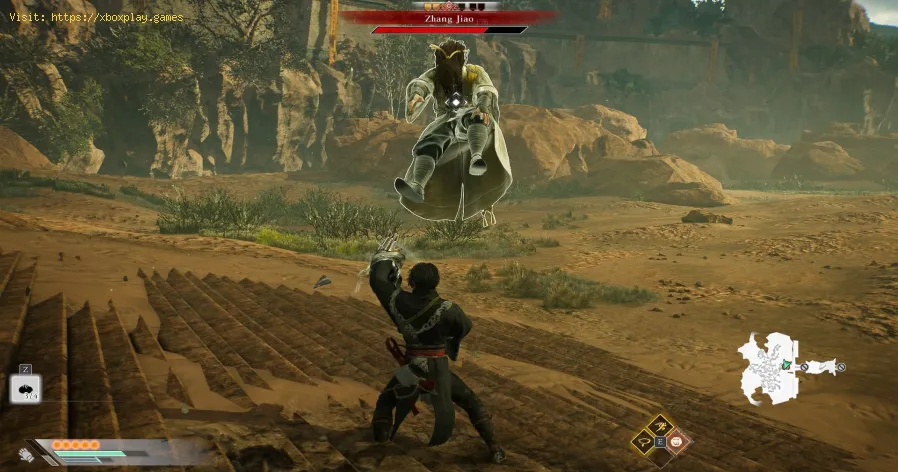Screen dimensions: 898x472
Task: Select the red-brown diamond skill icon
Action: [679, 441]
